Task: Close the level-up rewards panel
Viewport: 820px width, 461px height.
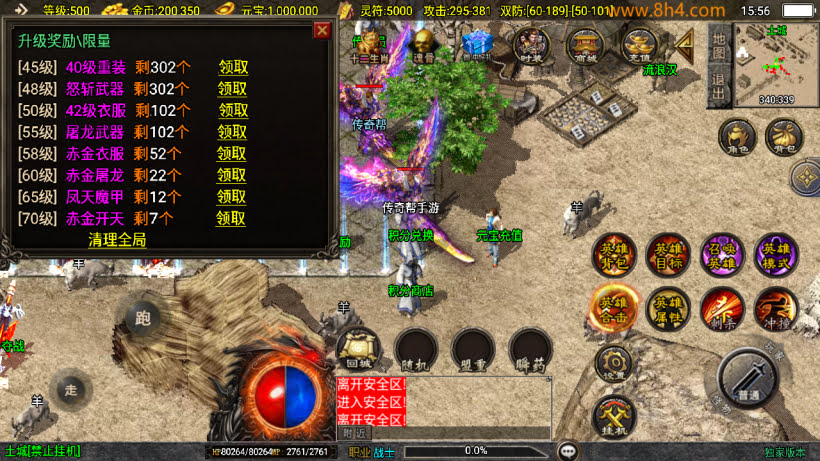Action: point(322,30)
